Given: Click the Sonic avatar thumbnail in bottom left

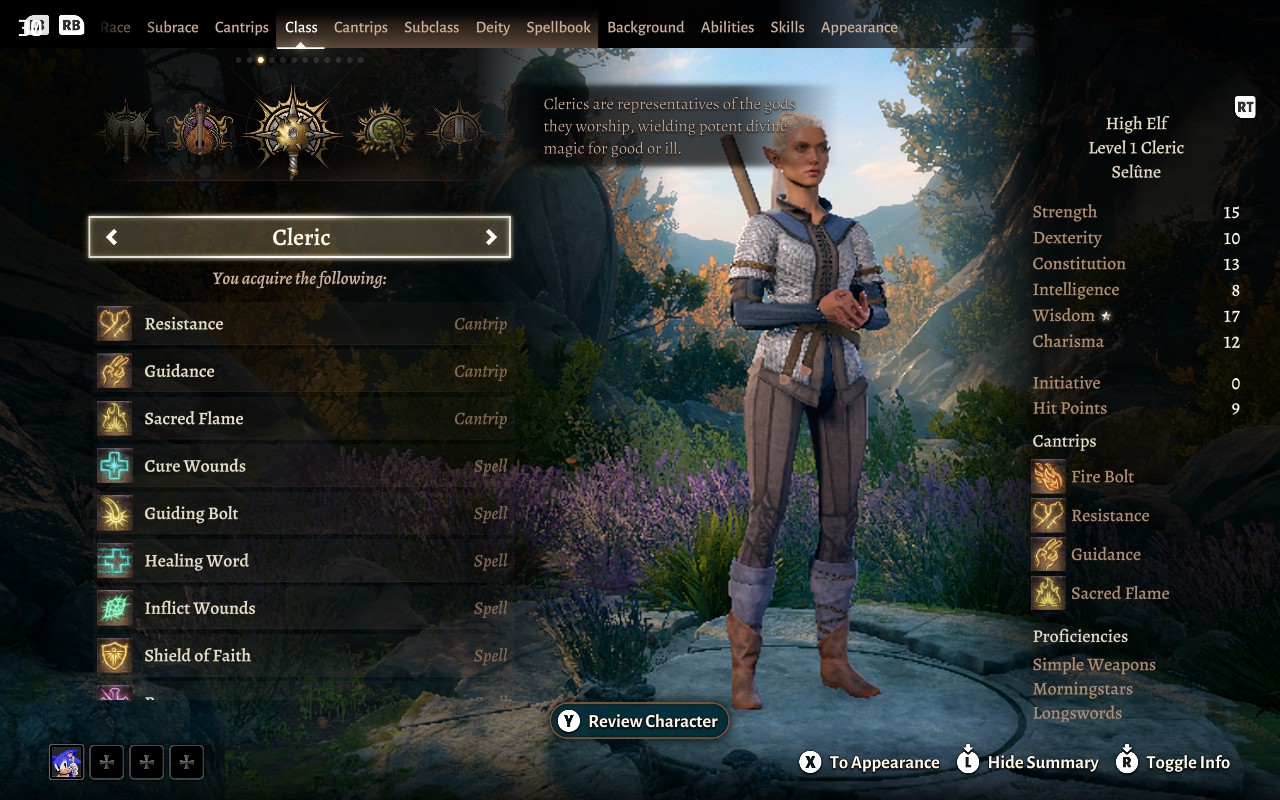Looking at the screenshot, I should tap(64, 761).
